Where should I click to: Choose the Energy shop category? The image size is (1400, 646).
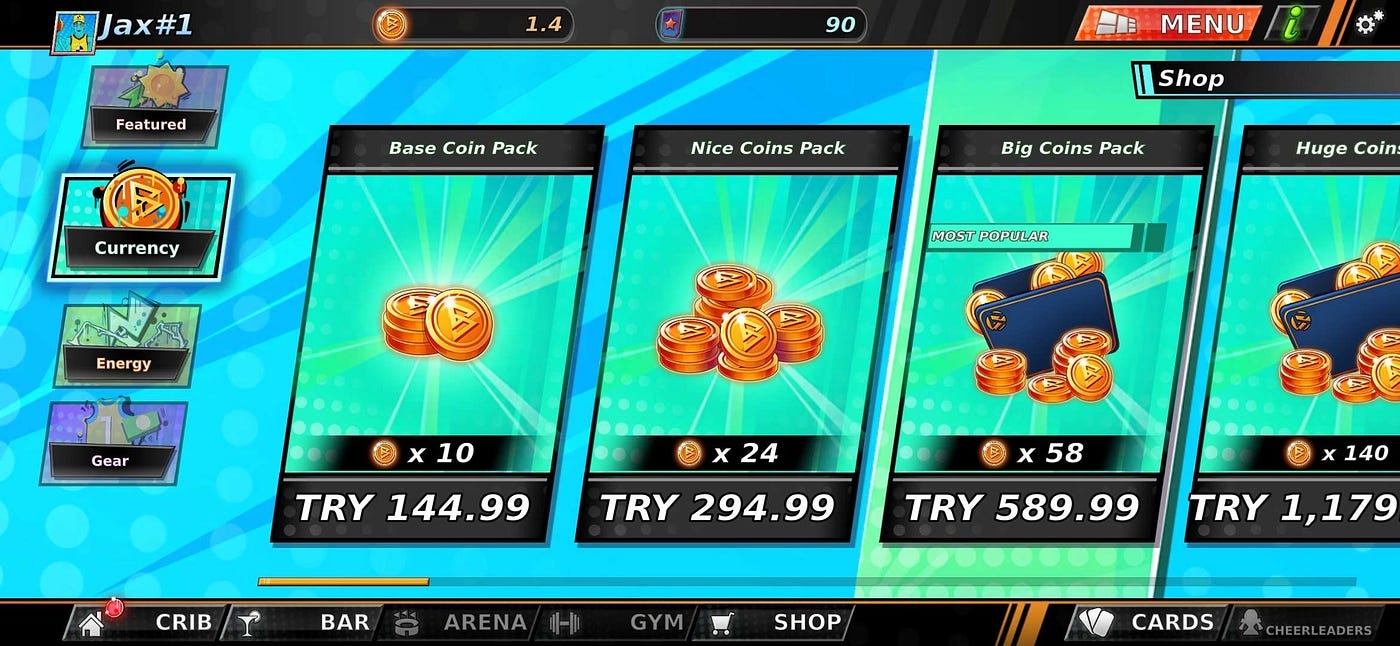pyautogui.click(x=126, y=345)
